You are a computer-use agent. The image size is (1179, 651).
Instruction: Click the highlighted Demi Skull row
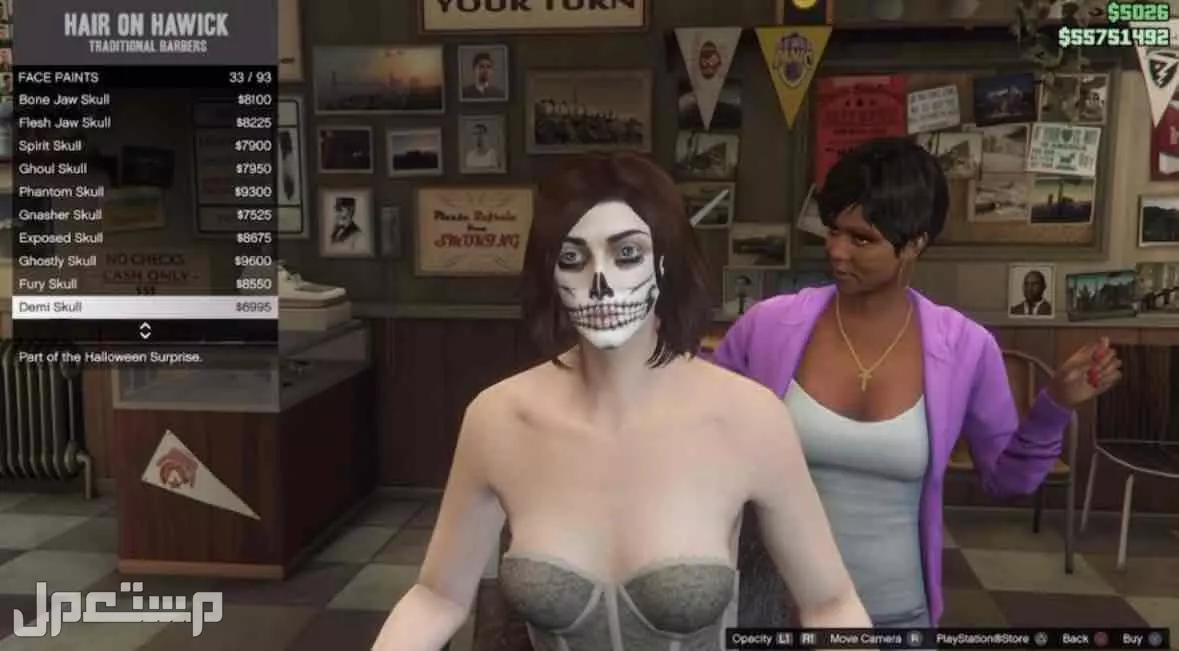coord(144,307)
